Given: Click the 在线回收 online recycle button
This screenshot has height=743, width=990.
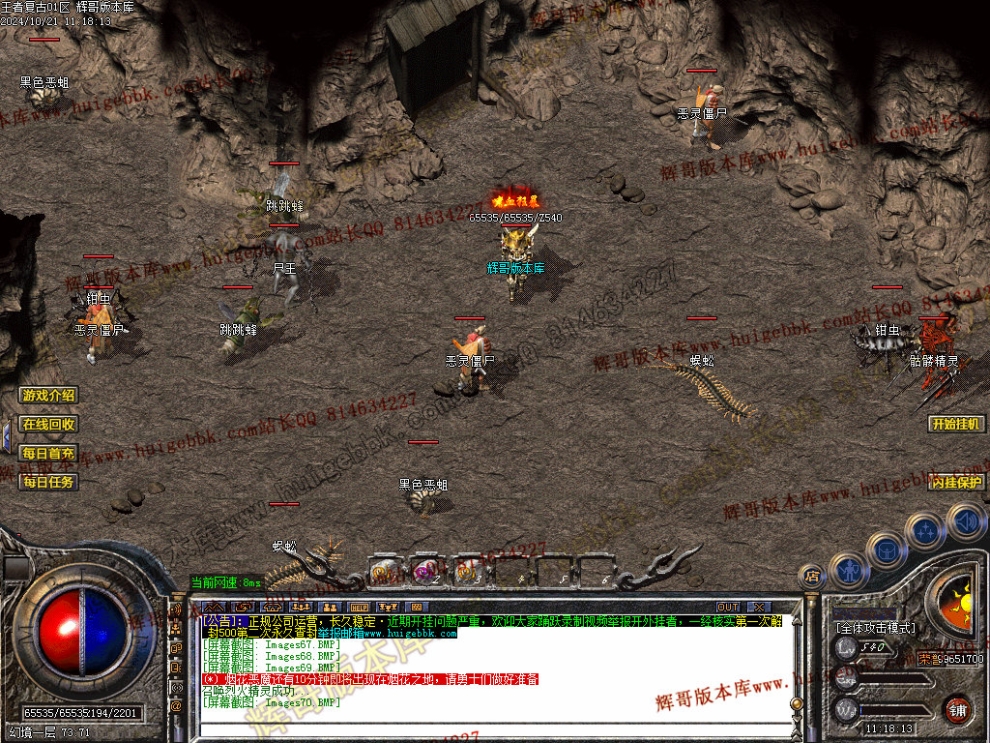Looking at the screenshot, I should (x=49, y=424).
